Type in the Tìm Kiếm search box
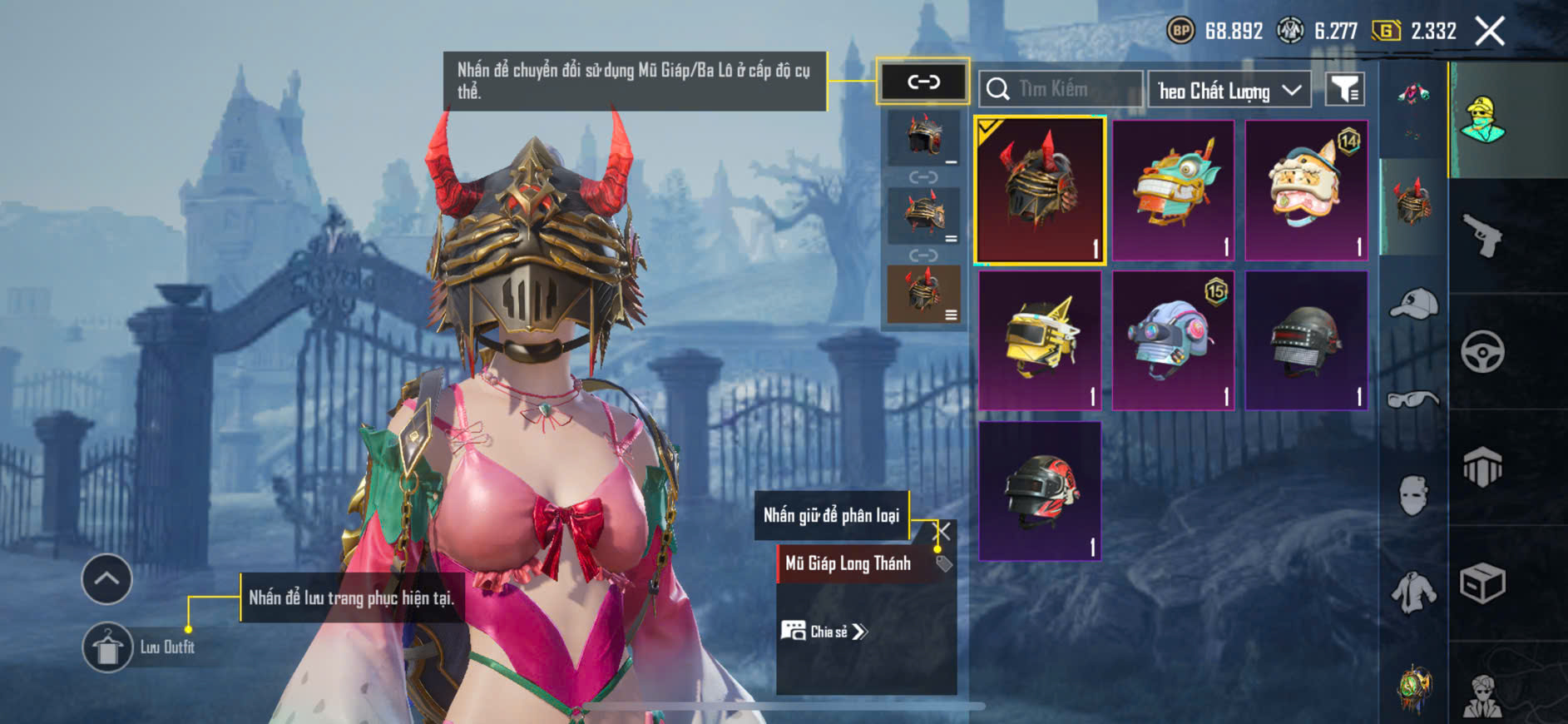1568x724 pixels. click(x=1069, y=89)
